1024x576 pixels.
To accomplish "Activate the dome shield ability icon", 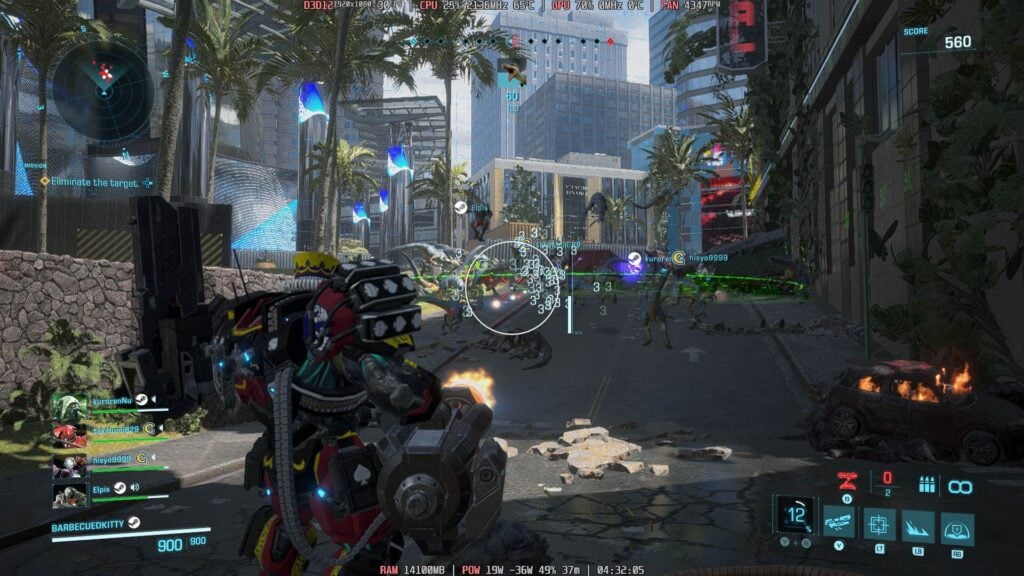I will tap(957, 527).
